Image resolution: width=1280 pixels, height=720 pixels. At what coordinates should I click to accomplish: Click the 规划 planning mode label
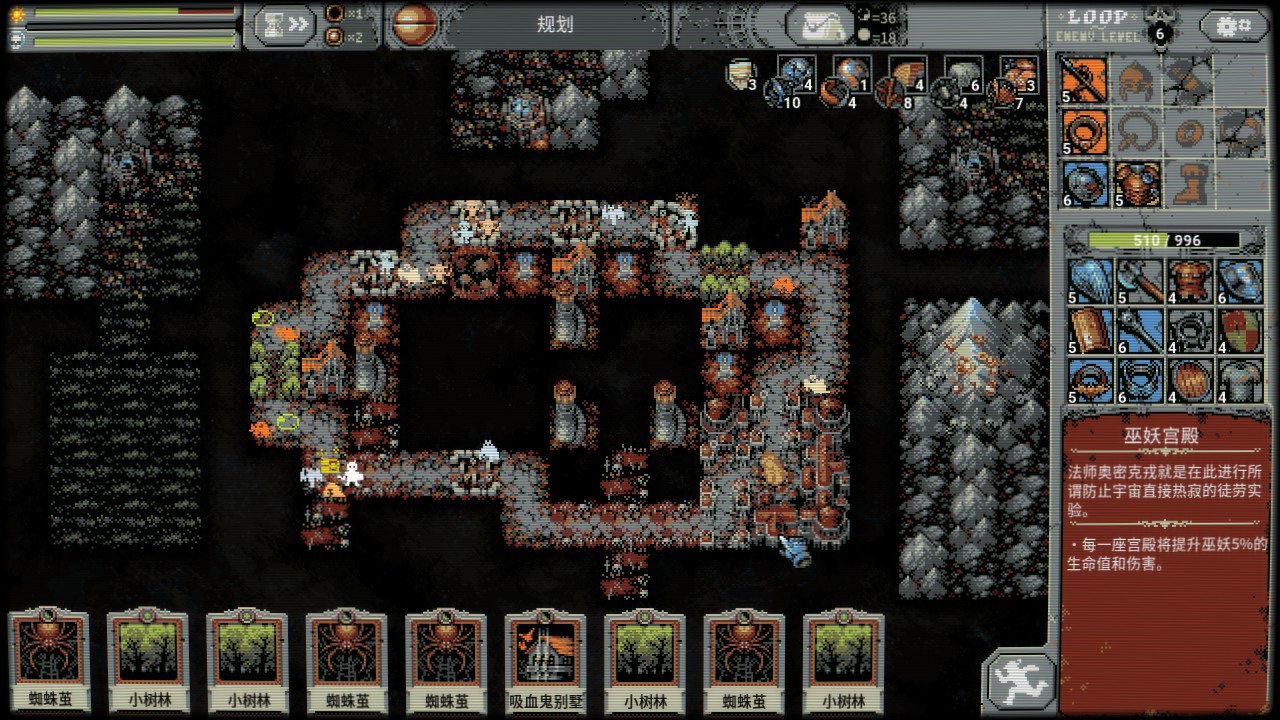(554, 25)
